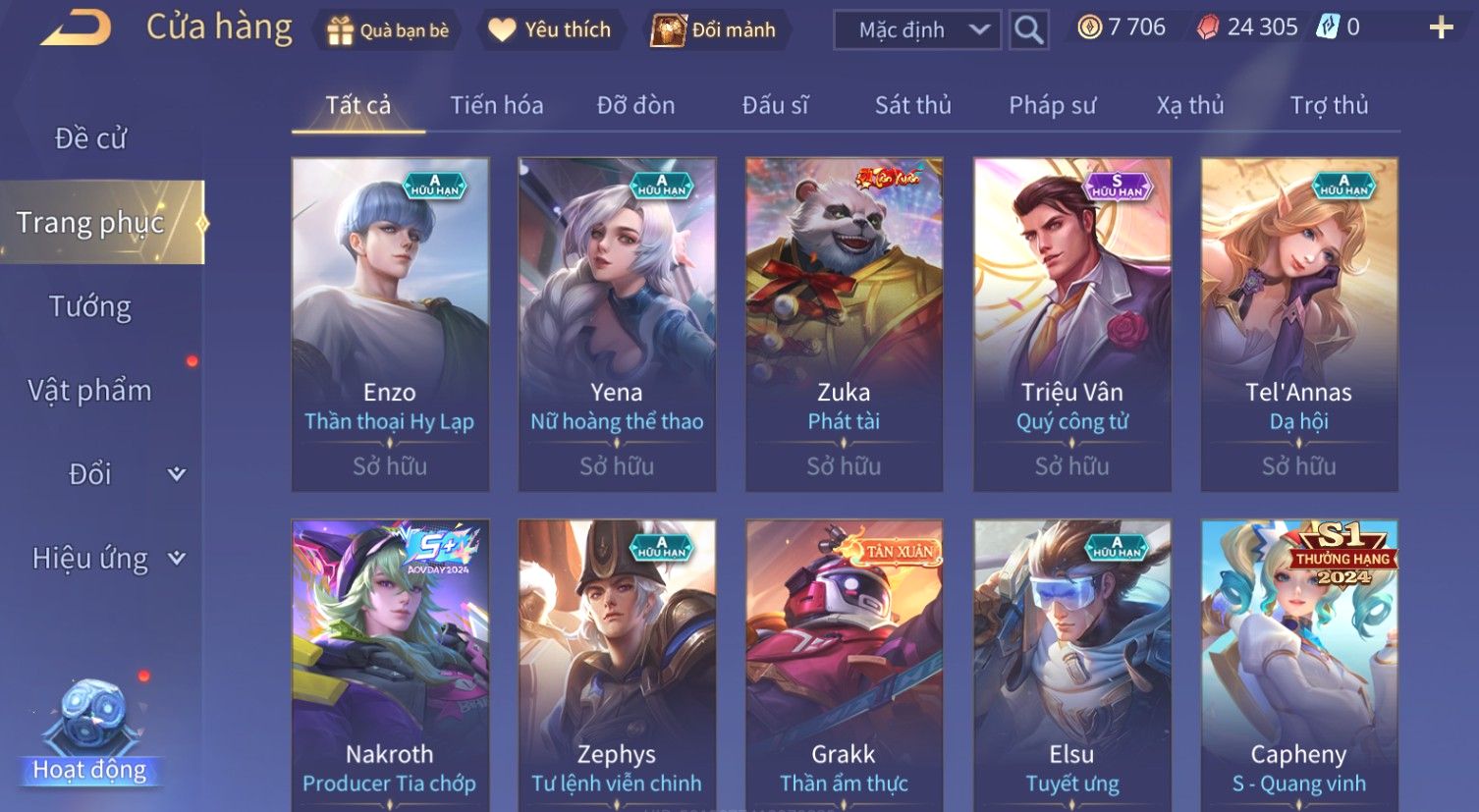Open the Yêu thích favorites list
This screenshot has width=1479, height=812.
coord(550,30)
